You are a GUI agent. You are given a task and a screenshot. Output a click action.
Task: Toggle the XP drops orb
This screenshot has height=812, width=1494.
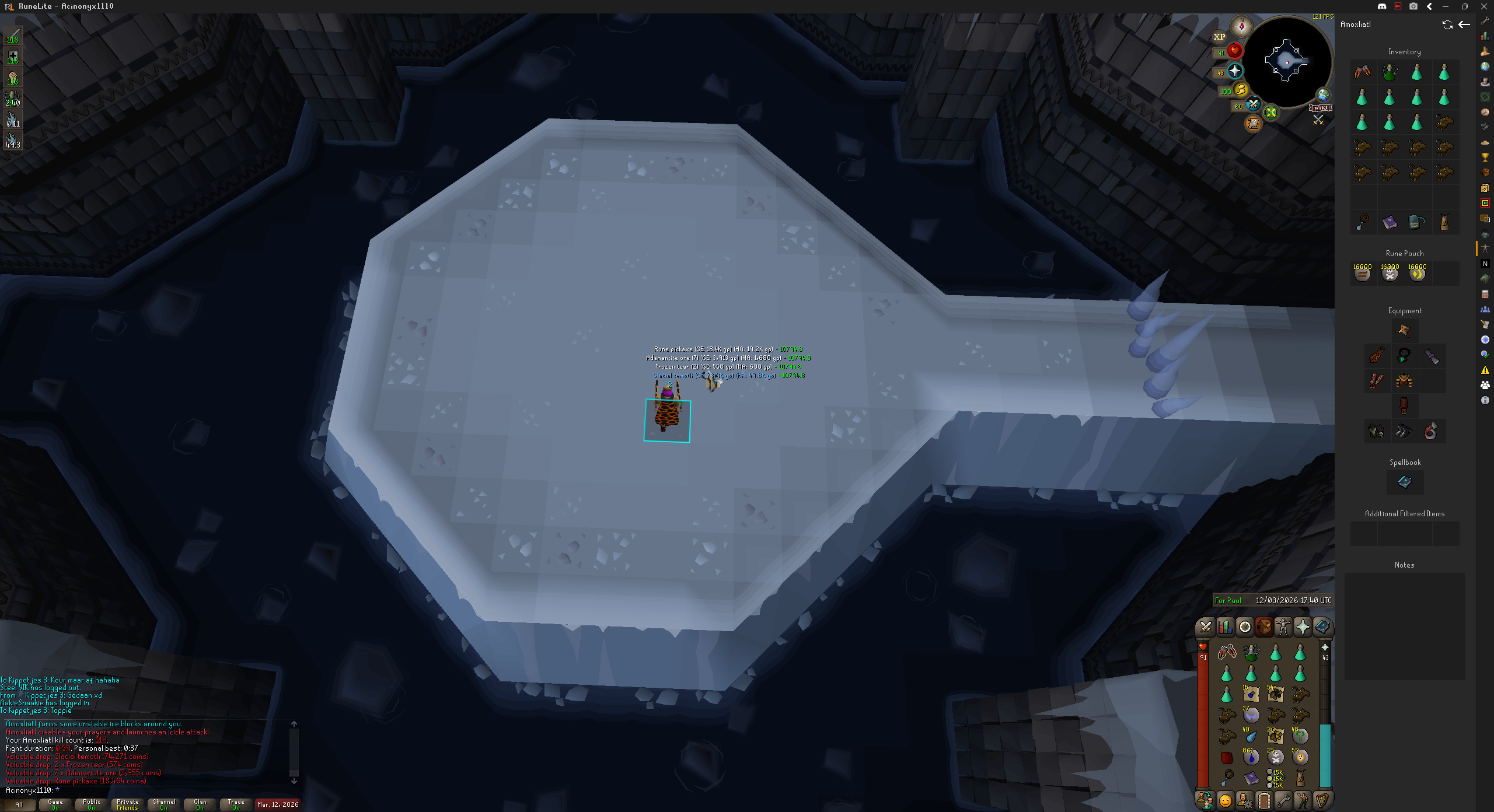click(1219, 37)
